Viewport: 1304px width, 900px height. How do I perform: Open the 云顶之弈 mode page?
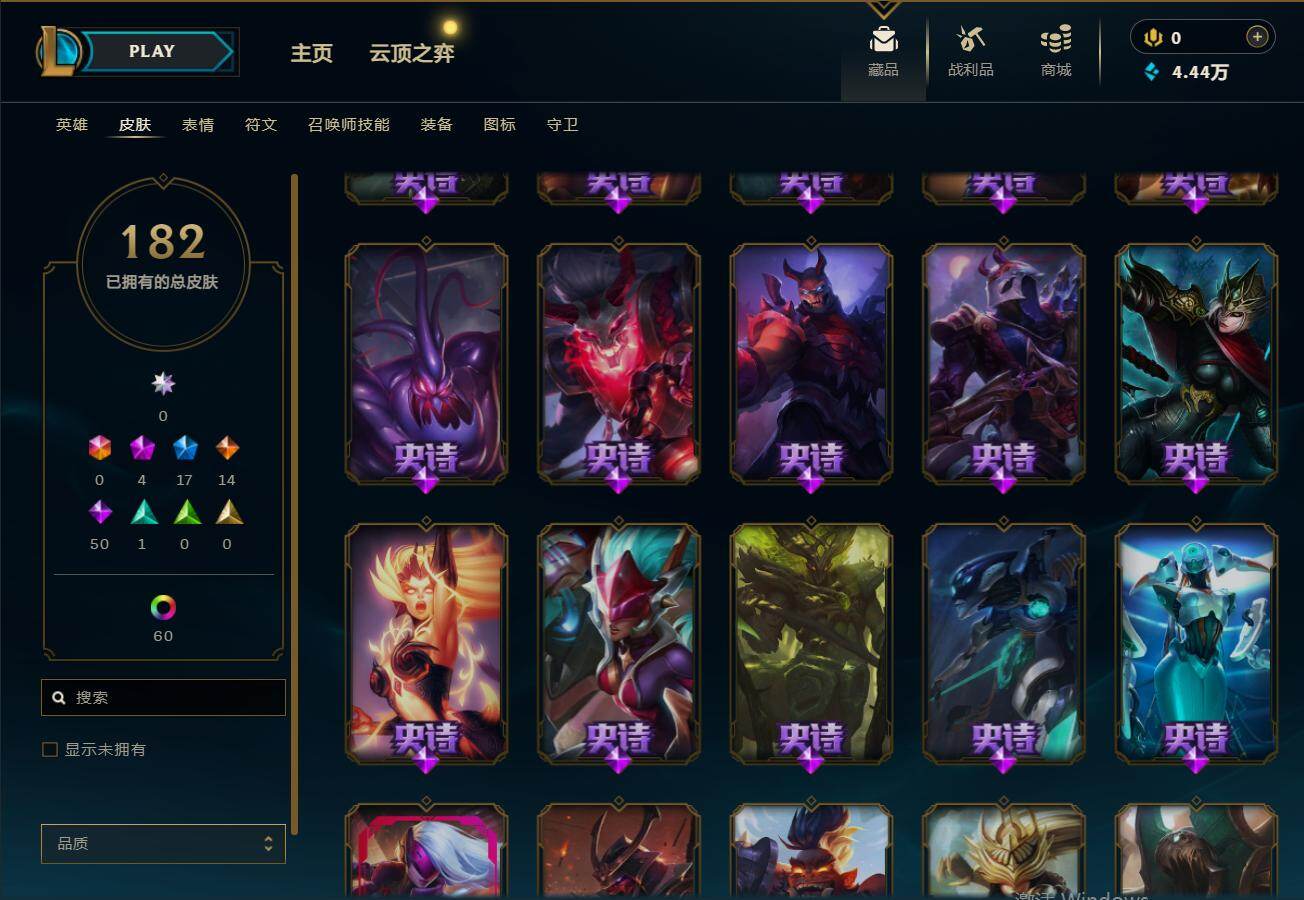pyautogui.click(x=412, y=53)
